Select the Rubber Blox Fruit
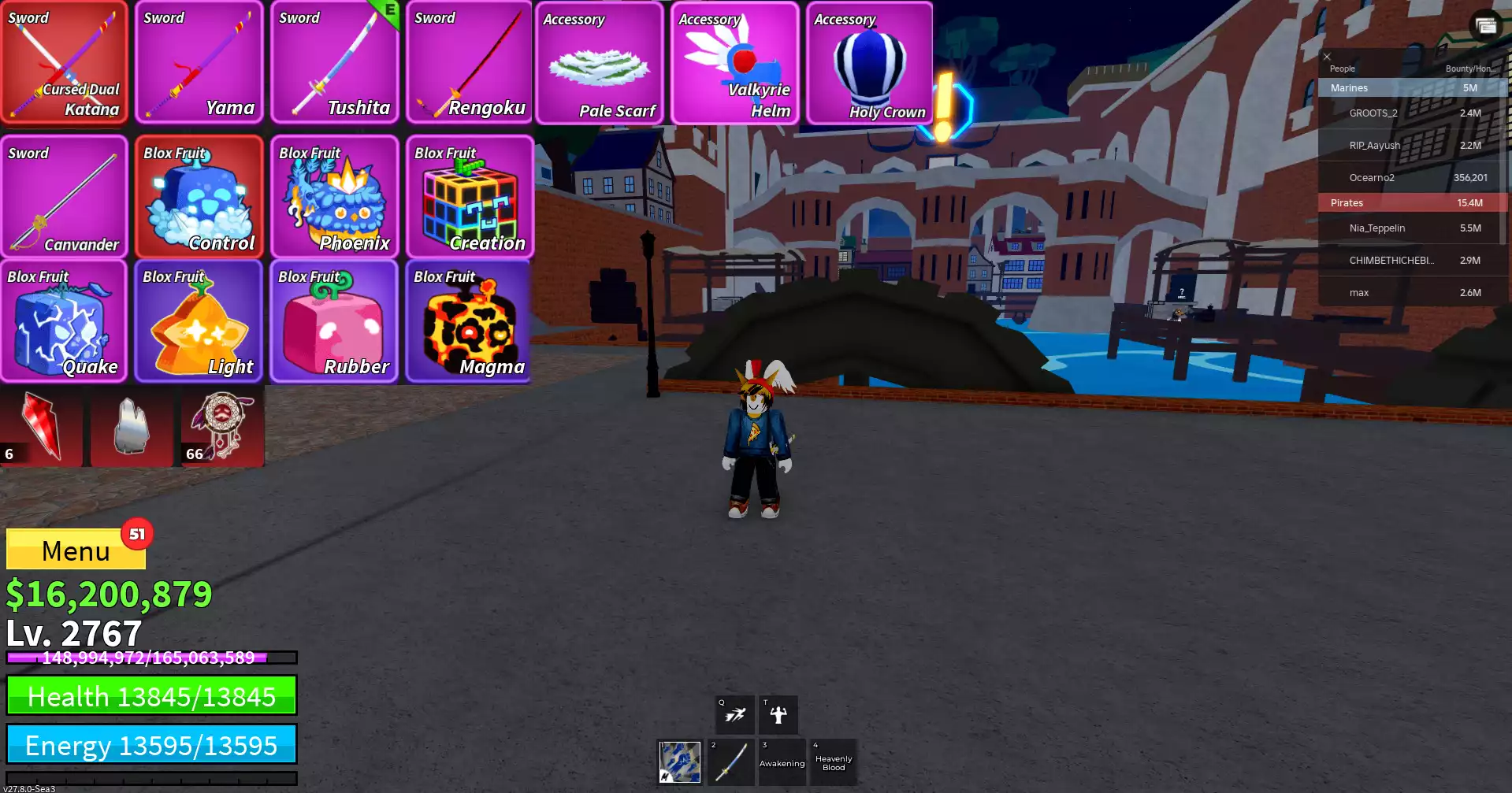The image size is (1512, 793). [335, 321]
